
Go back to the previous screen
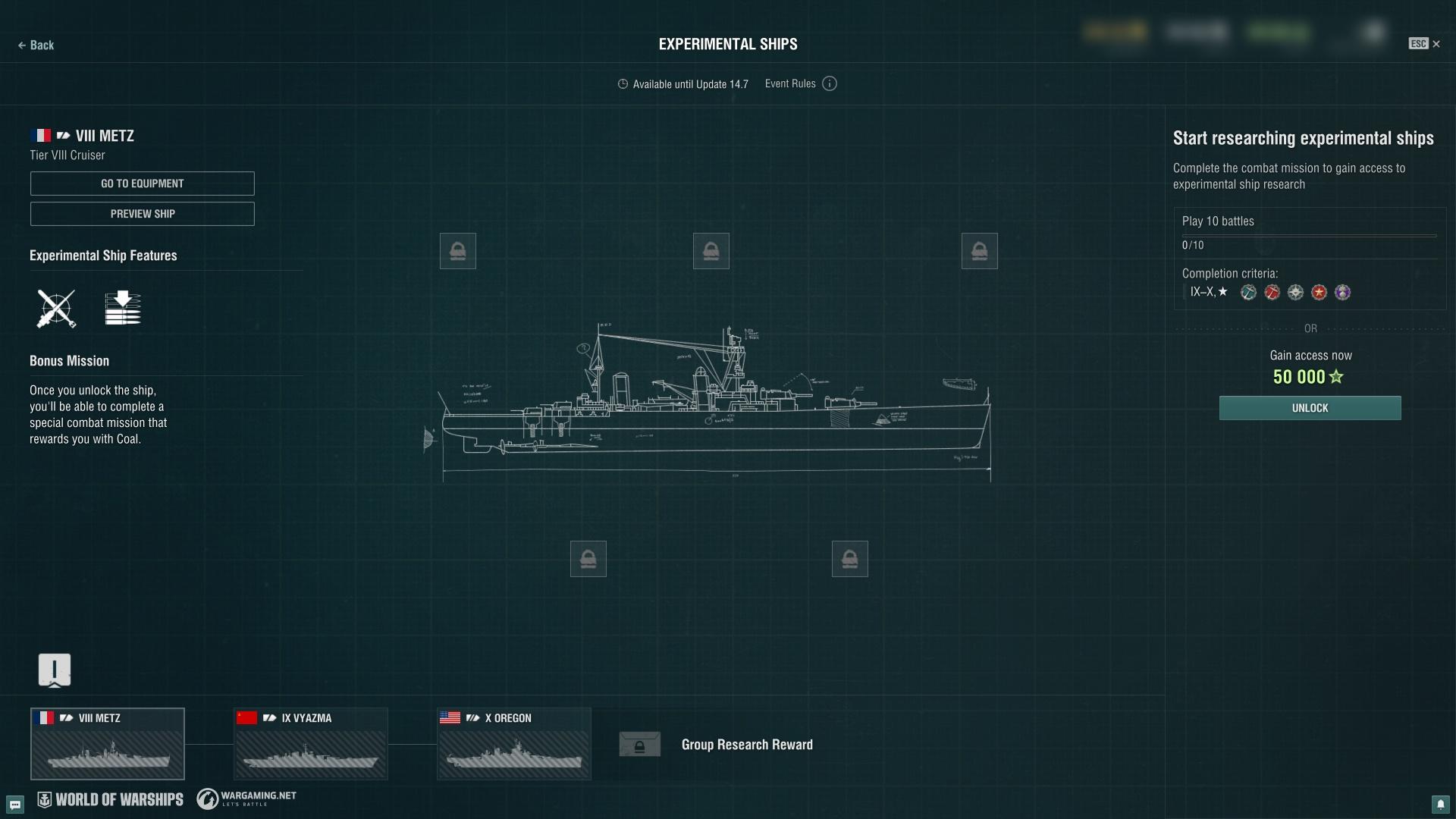pyautogui.click(x=36, y=45)
